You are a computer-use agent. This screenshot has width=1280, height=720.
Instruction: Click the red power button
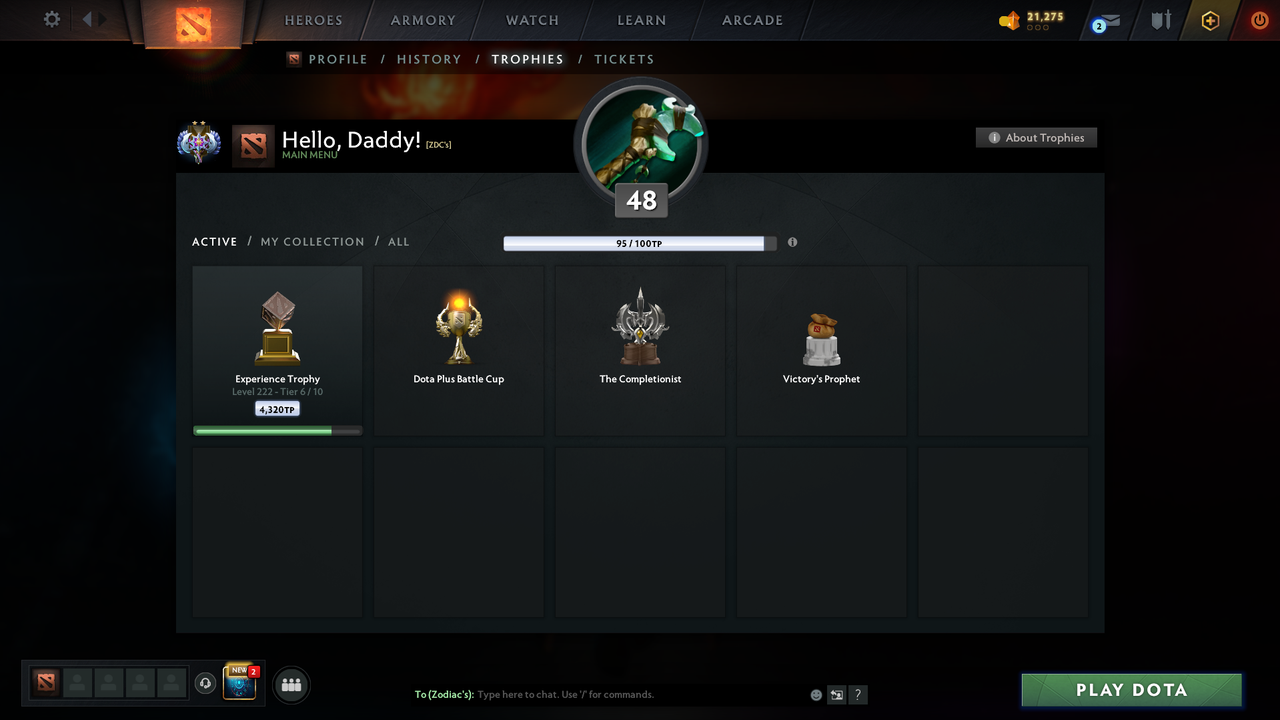coord(1259,19)
